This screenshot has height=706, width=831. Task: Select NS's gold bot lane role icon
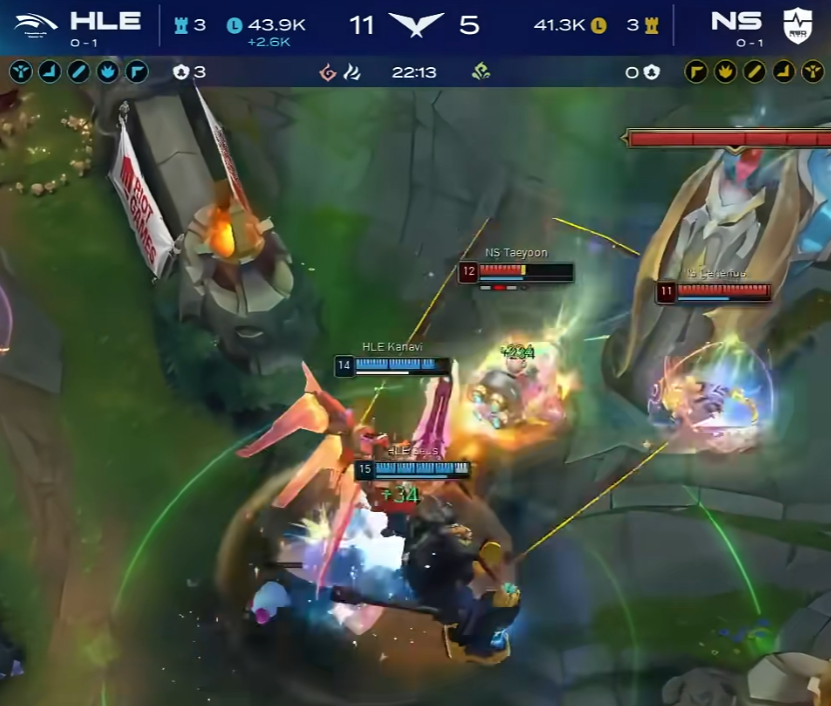click(x=783, y=72)
